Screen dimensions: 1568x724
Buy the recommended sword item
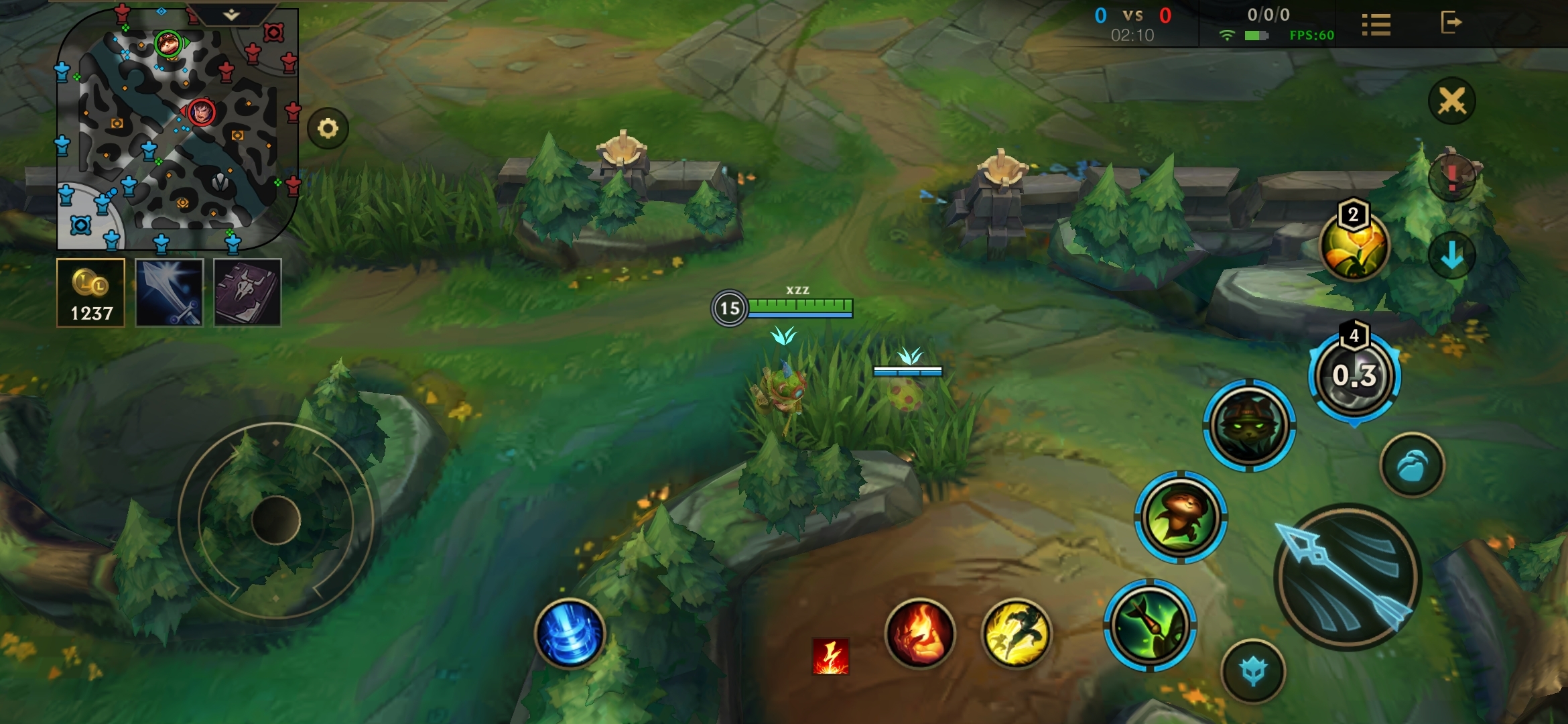click(x=170, y=293)
